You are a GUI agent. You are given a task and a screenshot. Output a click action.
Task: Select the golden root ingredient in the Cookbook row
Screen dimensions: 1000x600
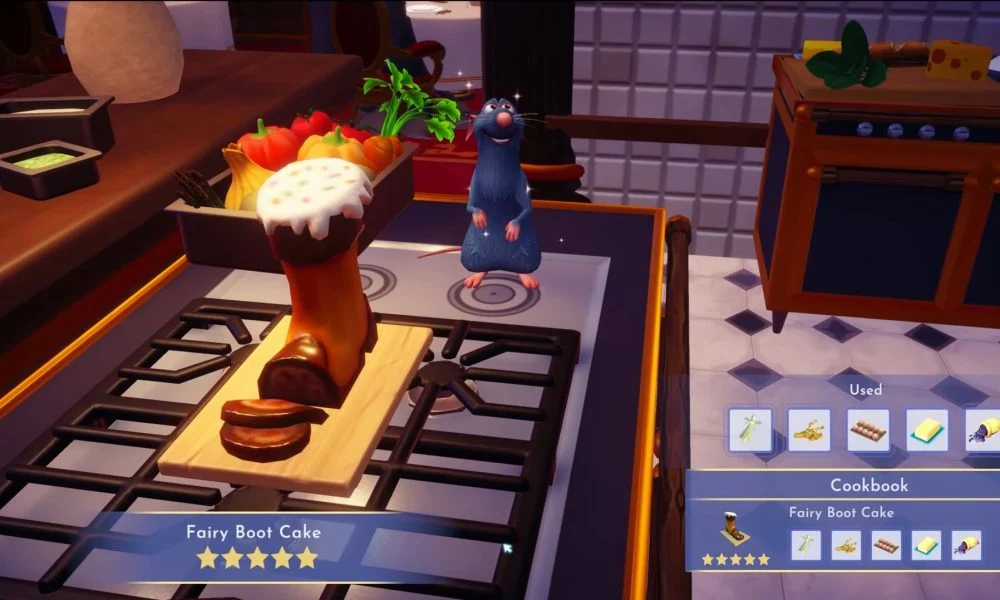point(846,545)
